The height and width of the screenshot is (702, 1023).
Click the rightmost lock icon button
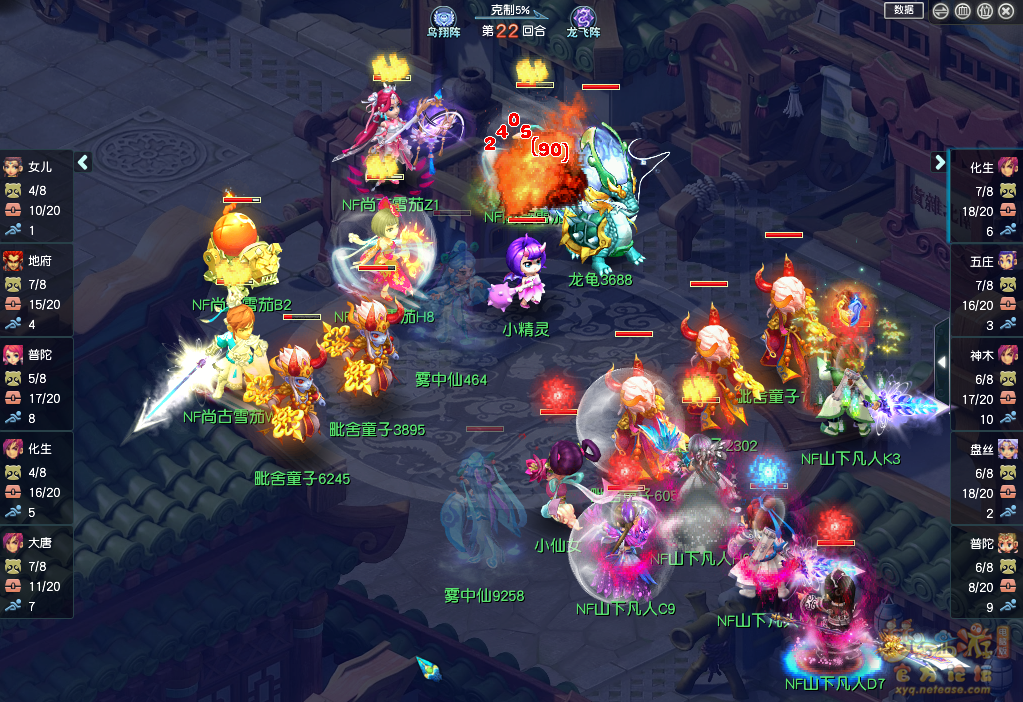tap(1007, 11)
